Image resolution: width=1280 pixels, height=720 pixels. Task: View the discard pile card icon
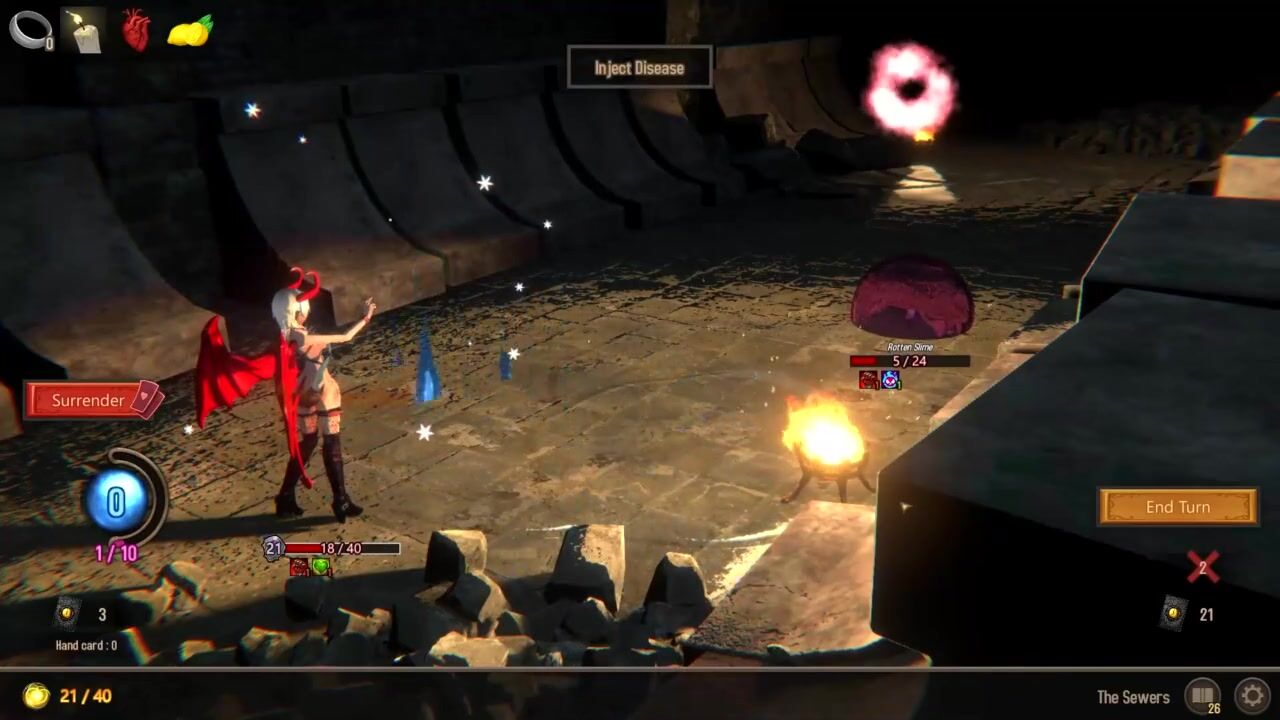[x=1174, y=613]
